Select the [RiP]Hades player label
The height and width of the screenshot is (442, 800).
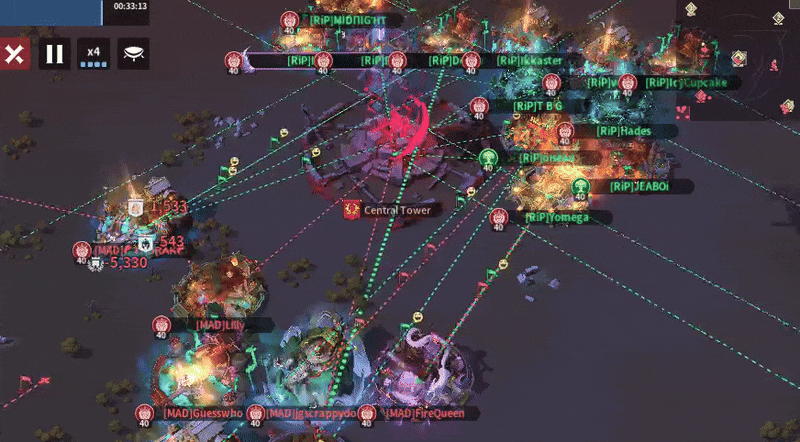tap(623, 131)
